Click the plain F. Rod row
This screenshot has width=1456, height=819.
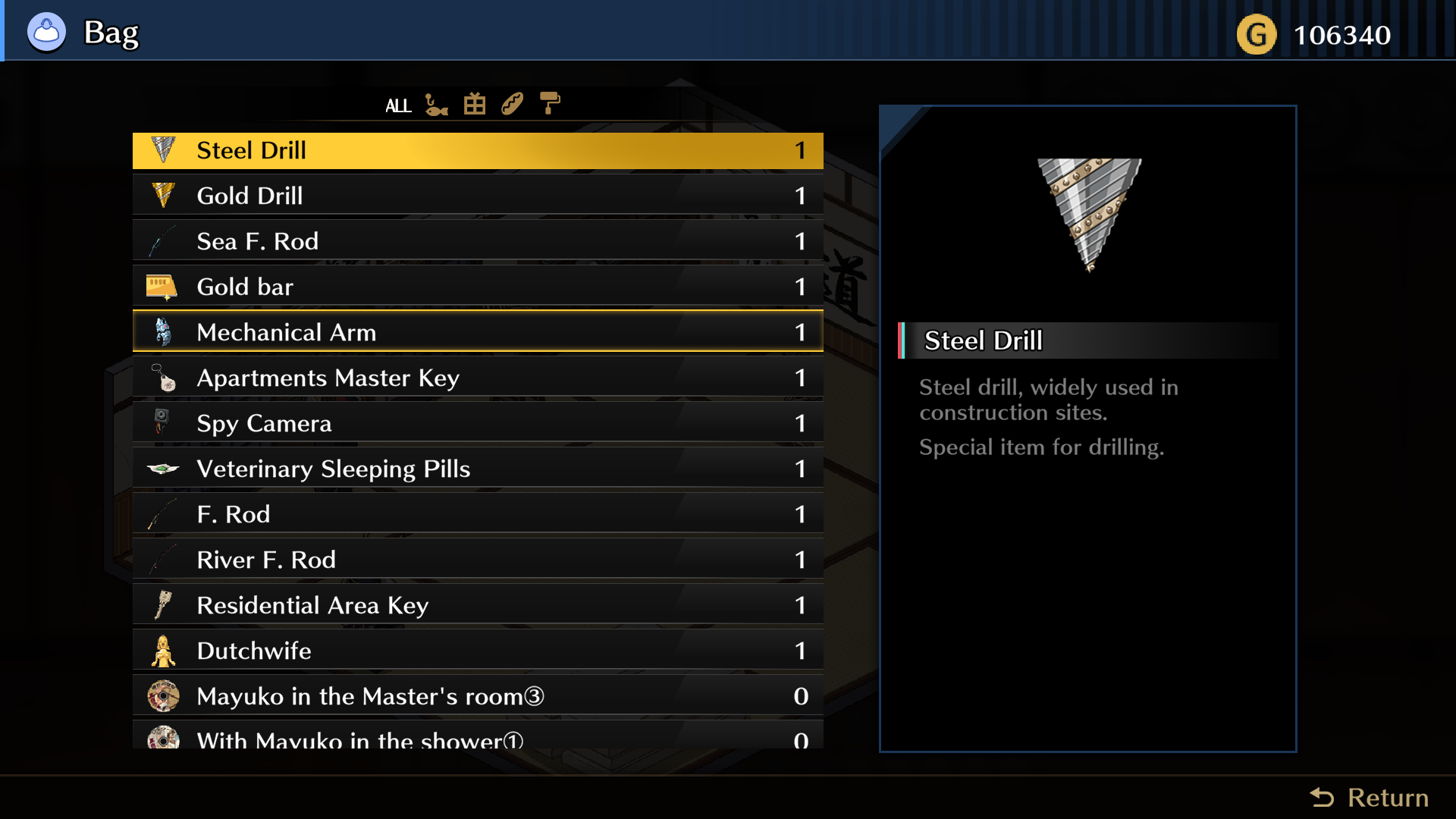tap(478, 514)
